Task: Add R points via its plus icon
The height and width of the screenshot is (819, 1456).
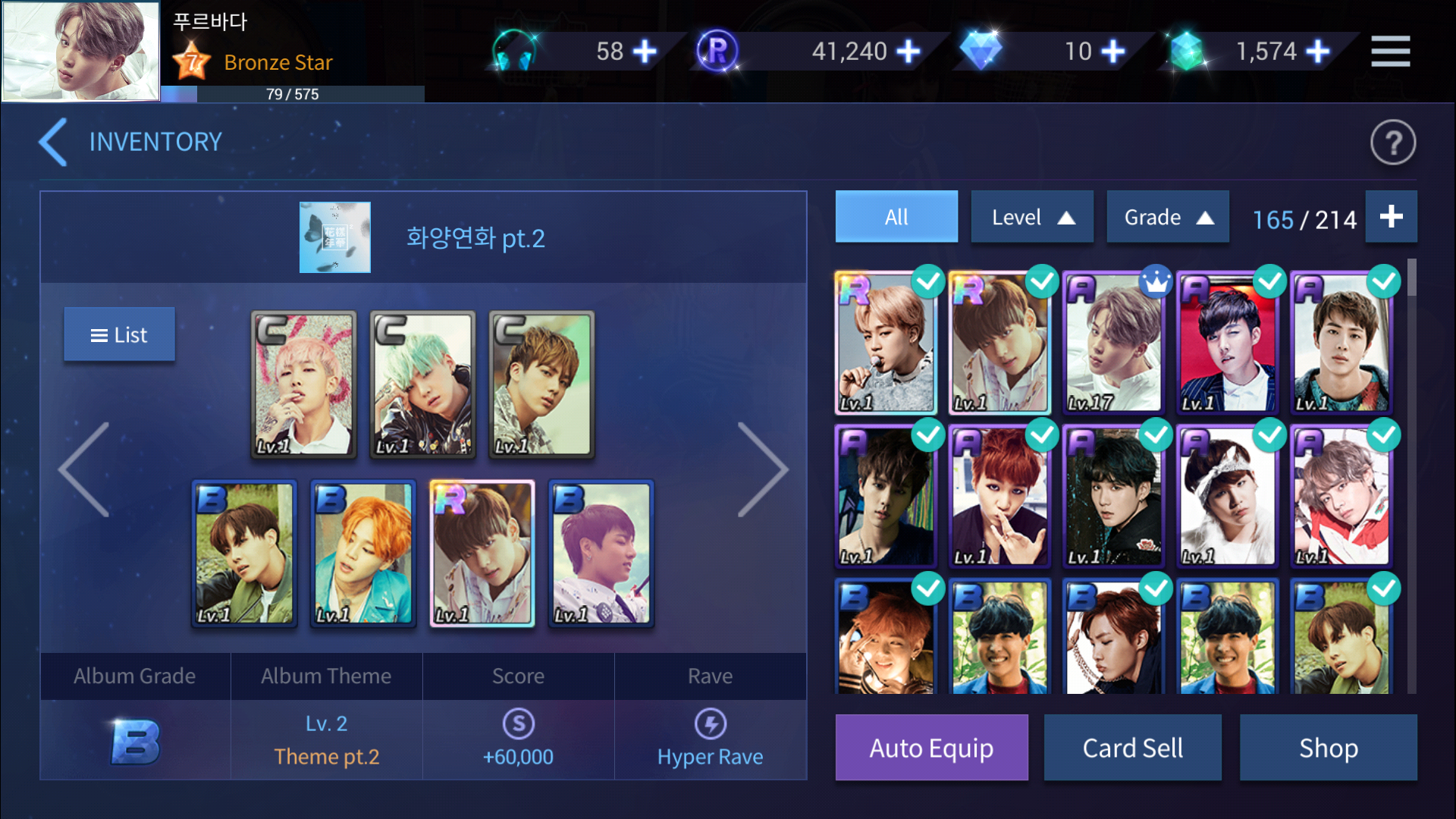Action: click(908, 51)
